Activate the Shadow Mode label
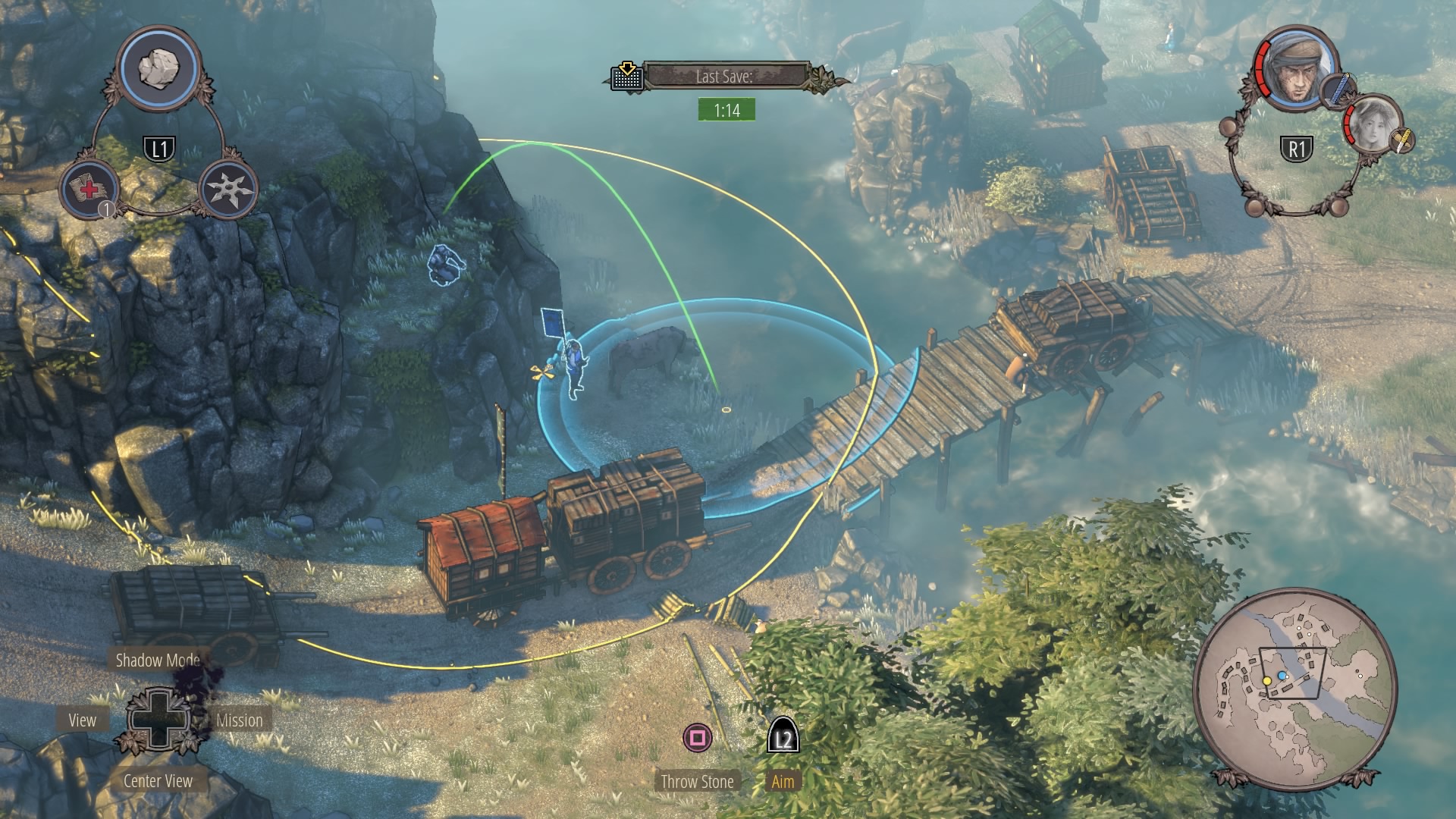 point(158,660)
